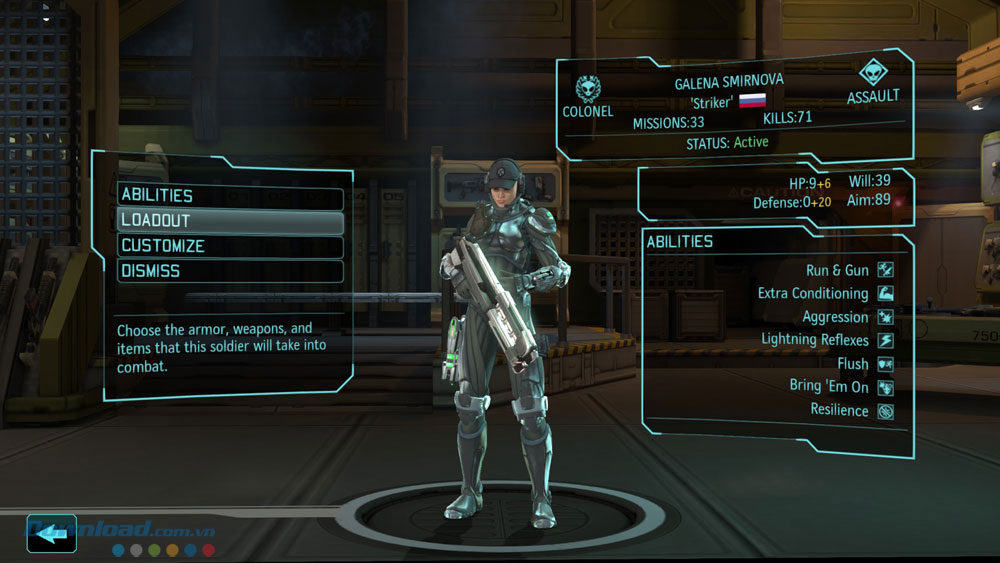Click Dismiss in the soldier menu

(230, 271)
